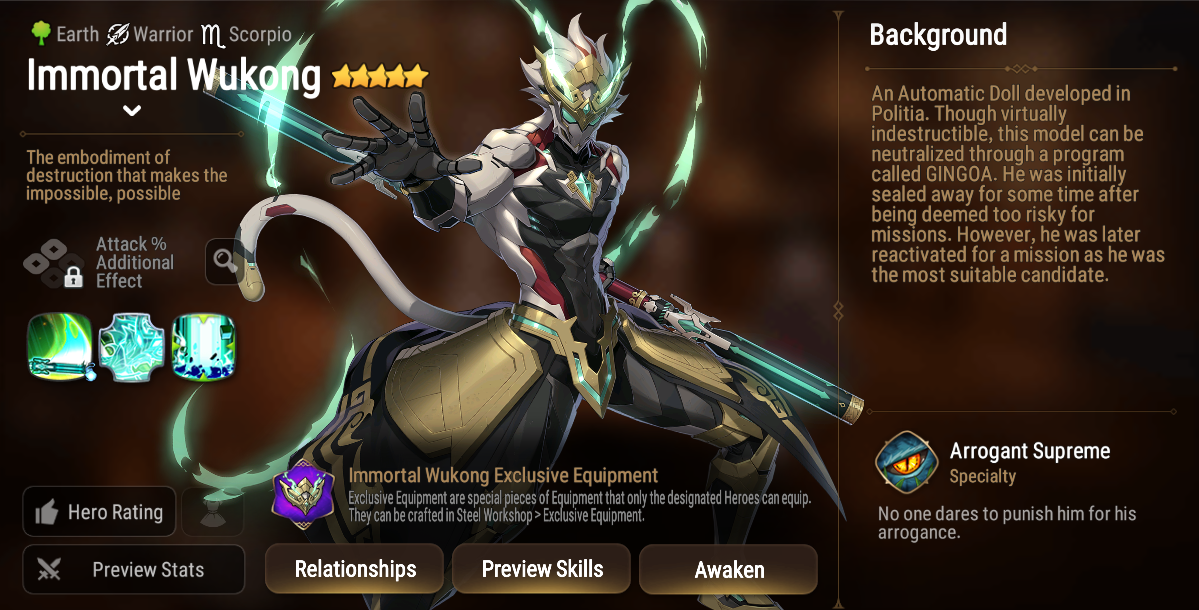Screen dimensions: 1199x610
Task: Show Preview Stats
Action: coord(133,570)
